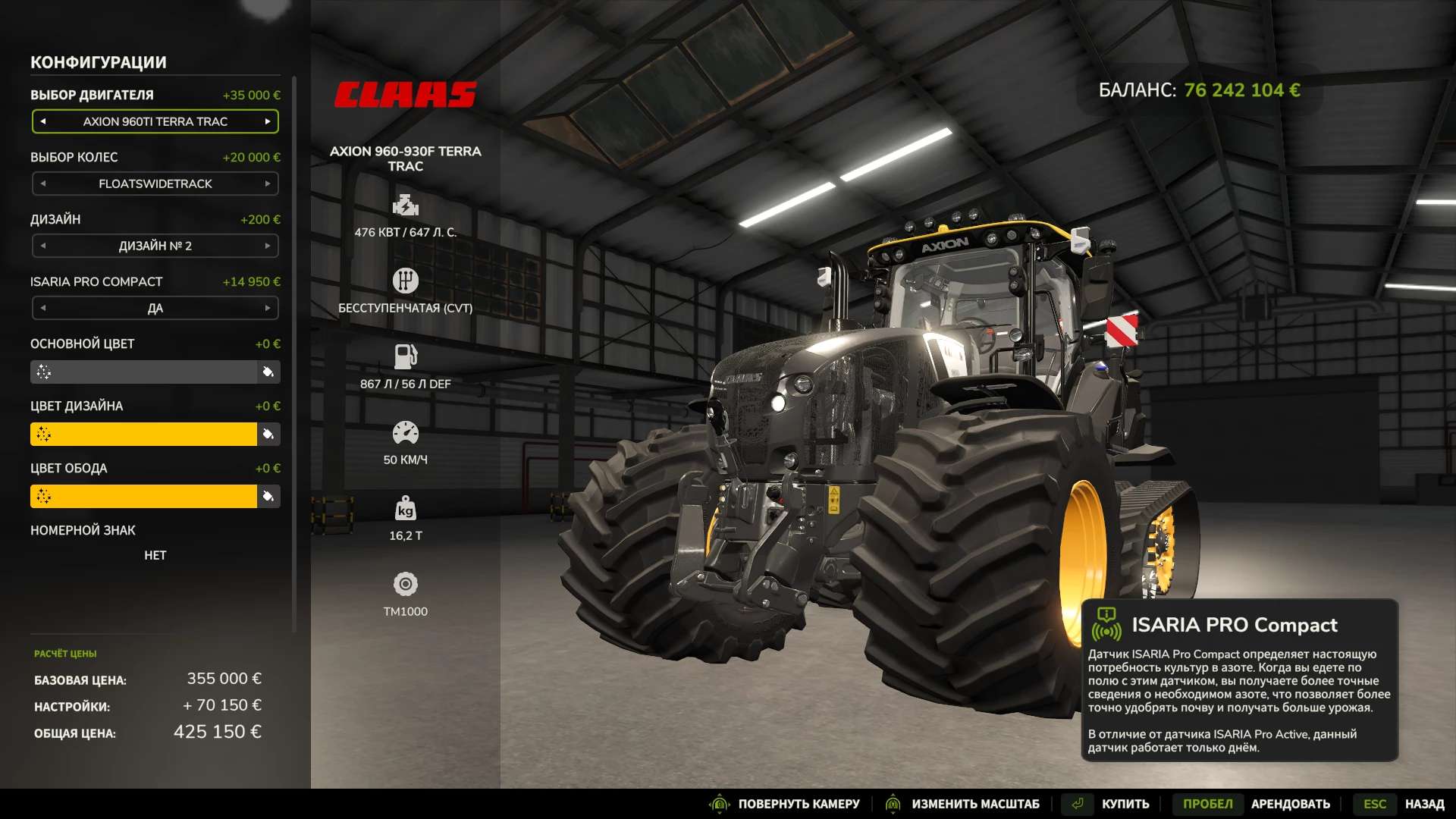Toggle ISARIA PRO Compact with left arrow
The width and height of the screenshot is (1456, 819).
pyautogui.click(x=43, y=308)
